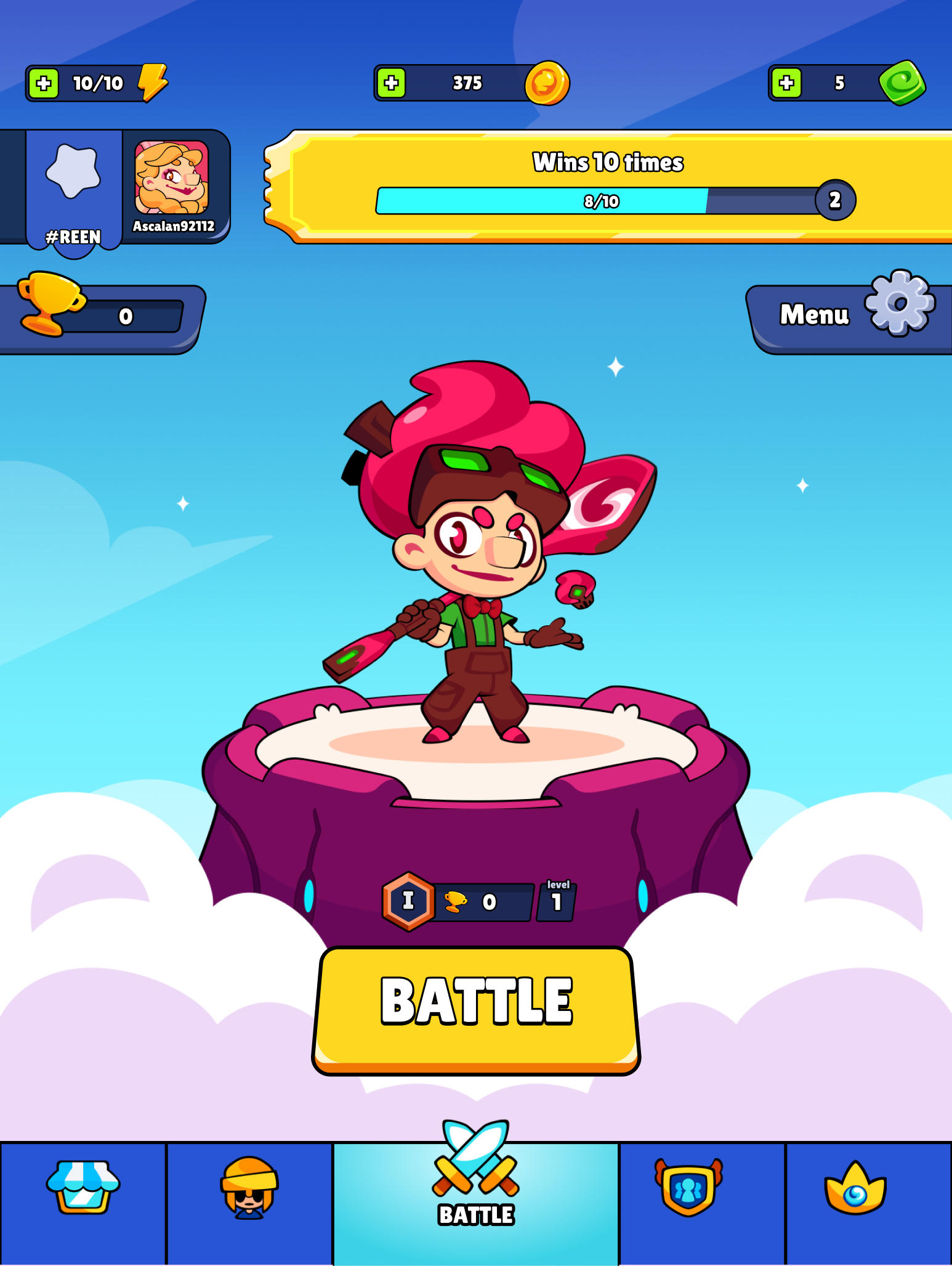
Task: Open the Menu
Action: click(x=814, y=314)
